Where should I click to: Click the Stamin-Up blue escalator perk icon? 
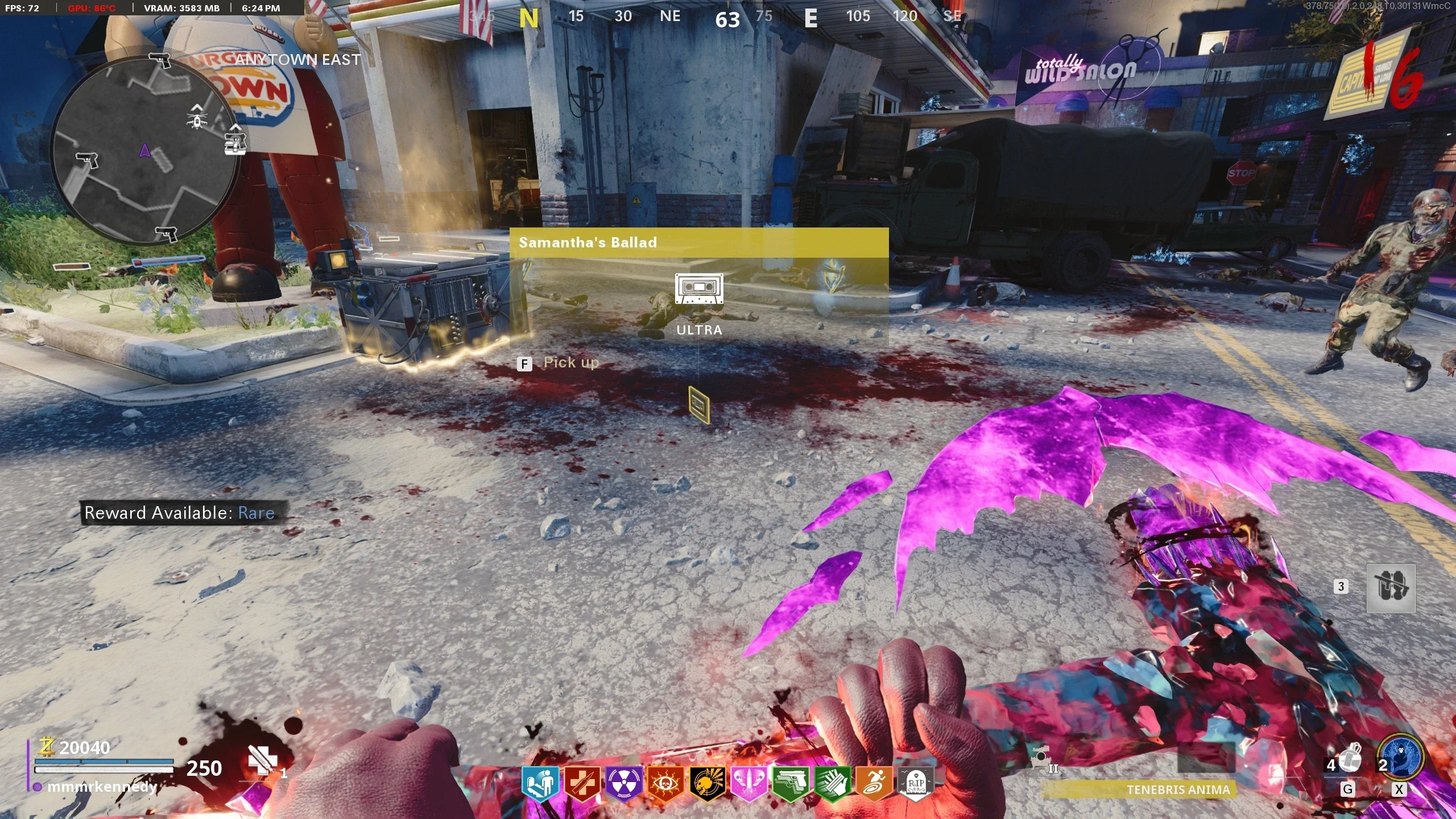539,784
